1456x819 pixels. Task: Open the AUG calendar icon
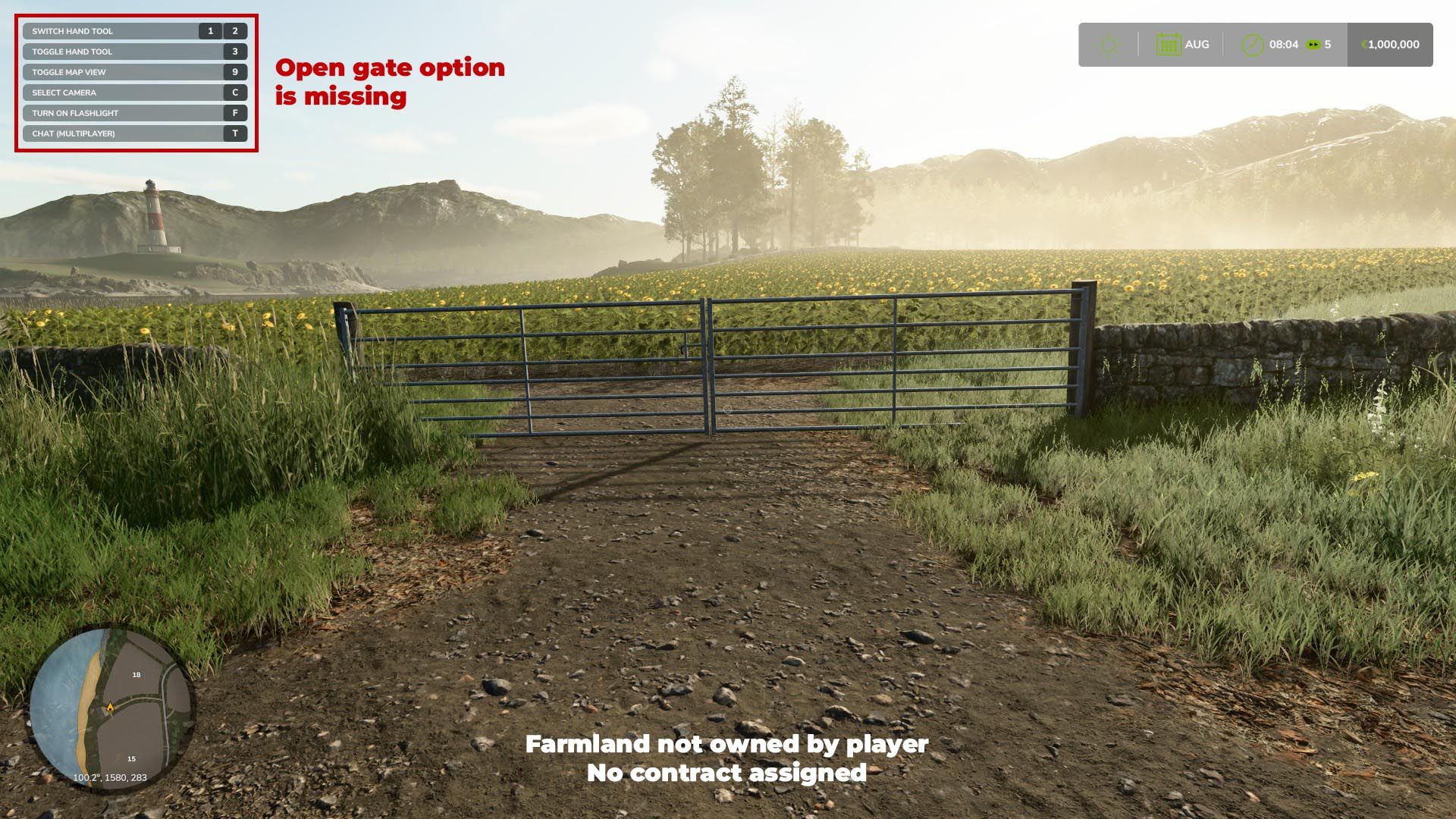pyautogui.click(x=1169, y=45)
